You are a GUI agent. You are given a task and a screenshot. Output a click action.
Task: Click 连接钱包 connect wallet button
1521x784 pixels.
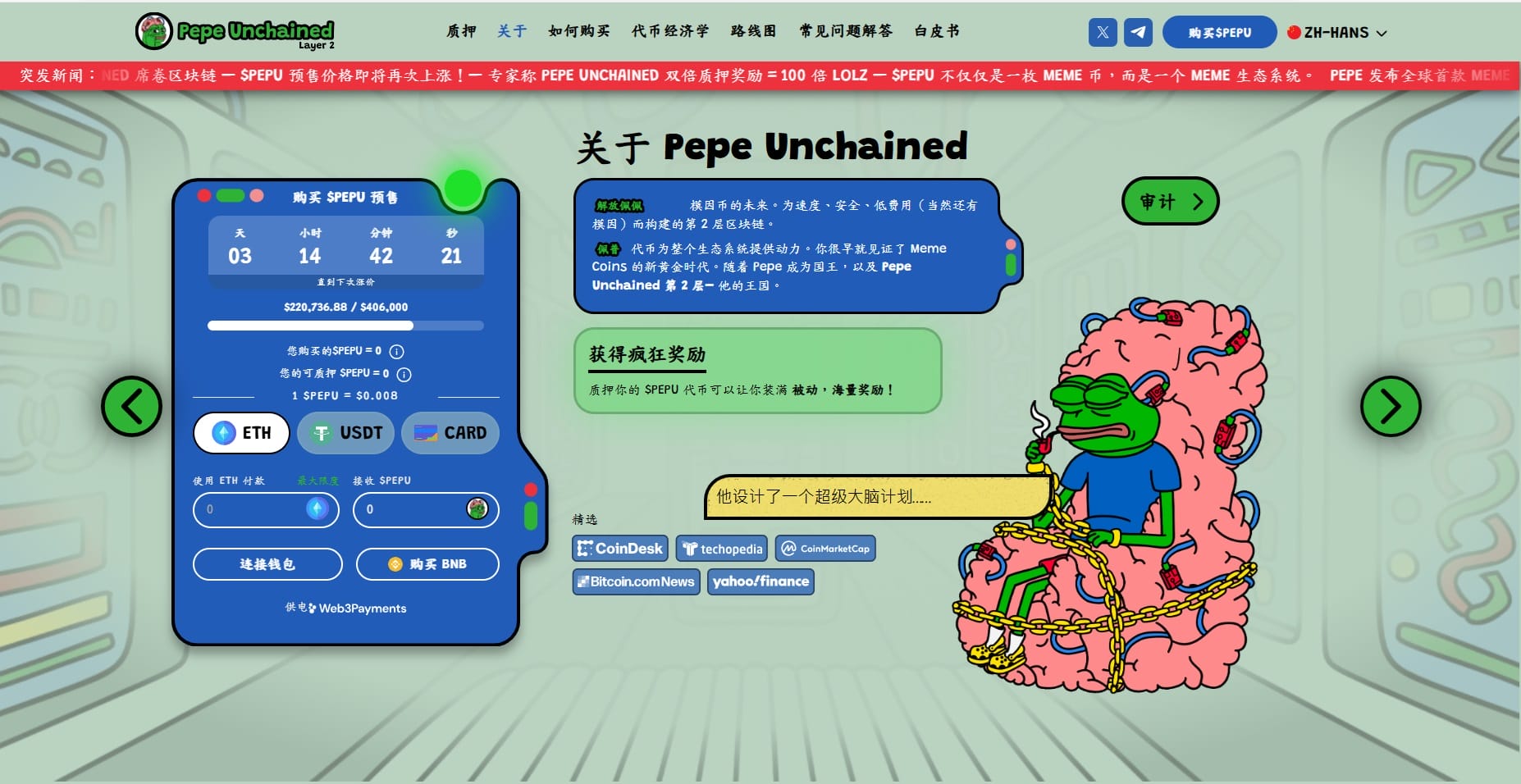click(267, 564)
